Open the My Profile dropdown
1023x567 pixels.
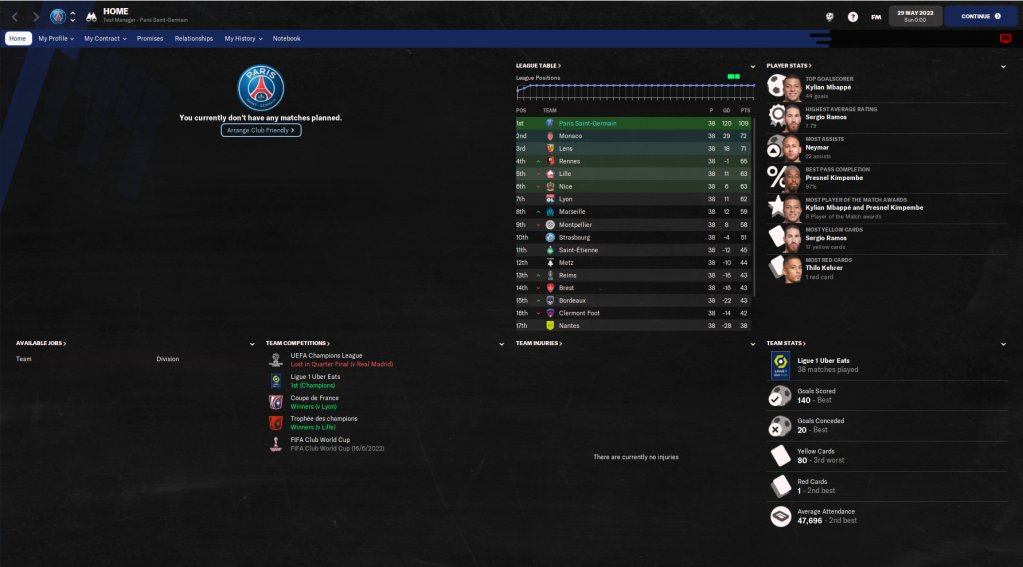click(x=56, y=38)
